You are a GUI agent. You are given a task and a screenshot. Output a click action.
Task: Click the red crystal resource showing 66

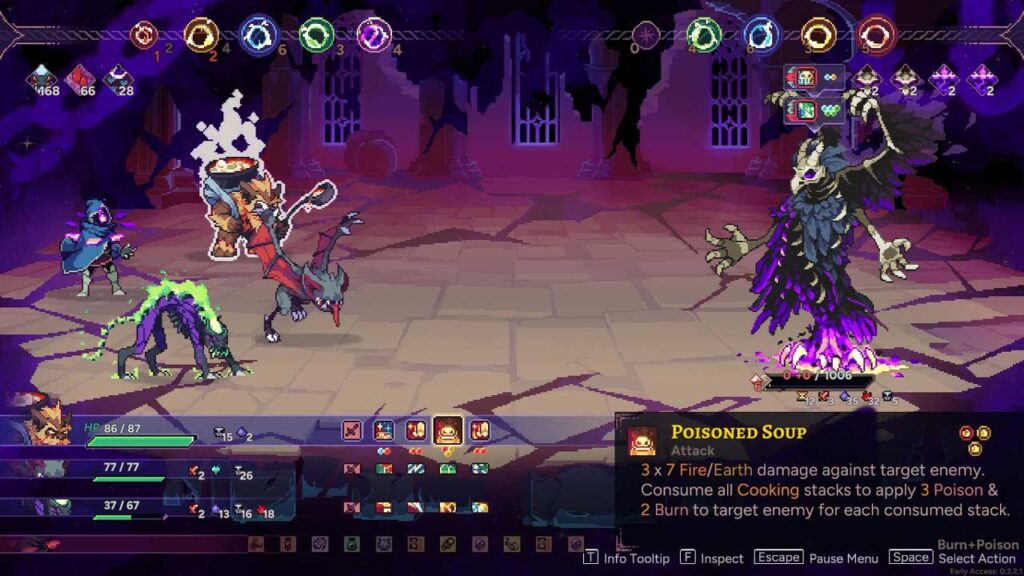(x=80, y=78)
